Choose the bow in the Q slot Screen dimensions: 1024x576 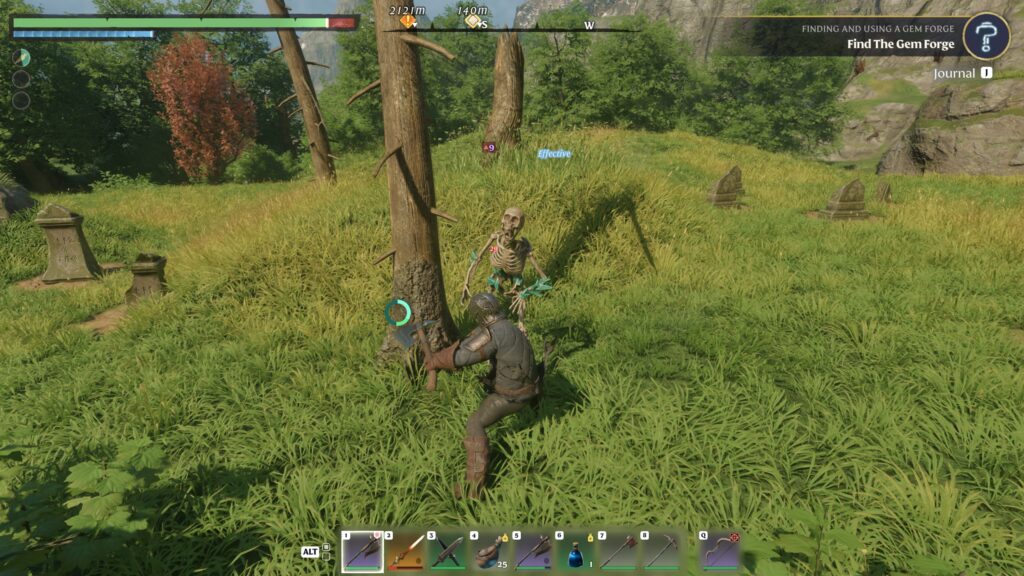(719, 551)
